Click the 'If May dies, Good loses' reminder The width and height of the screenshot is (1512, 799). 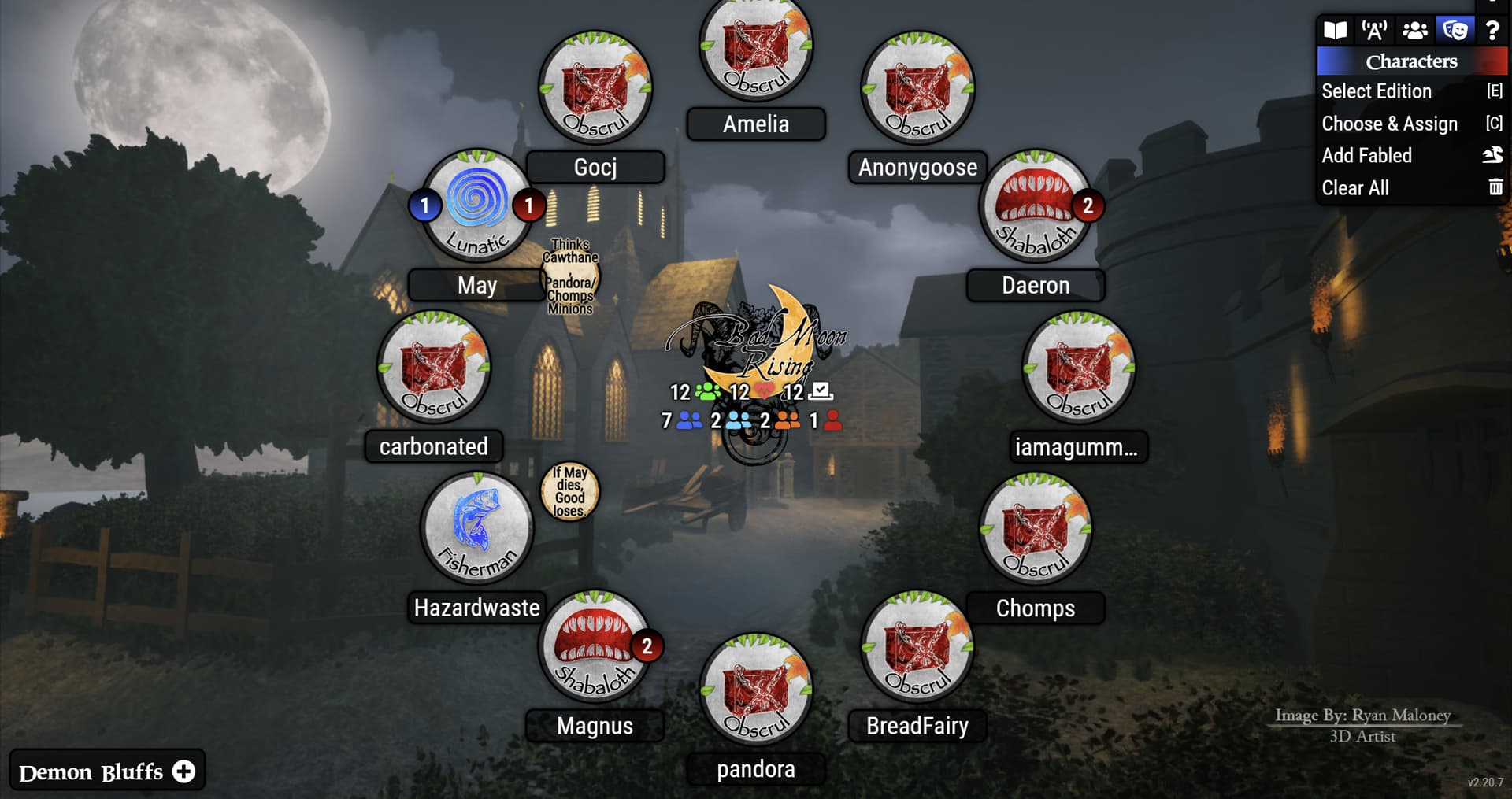[569, 491]
